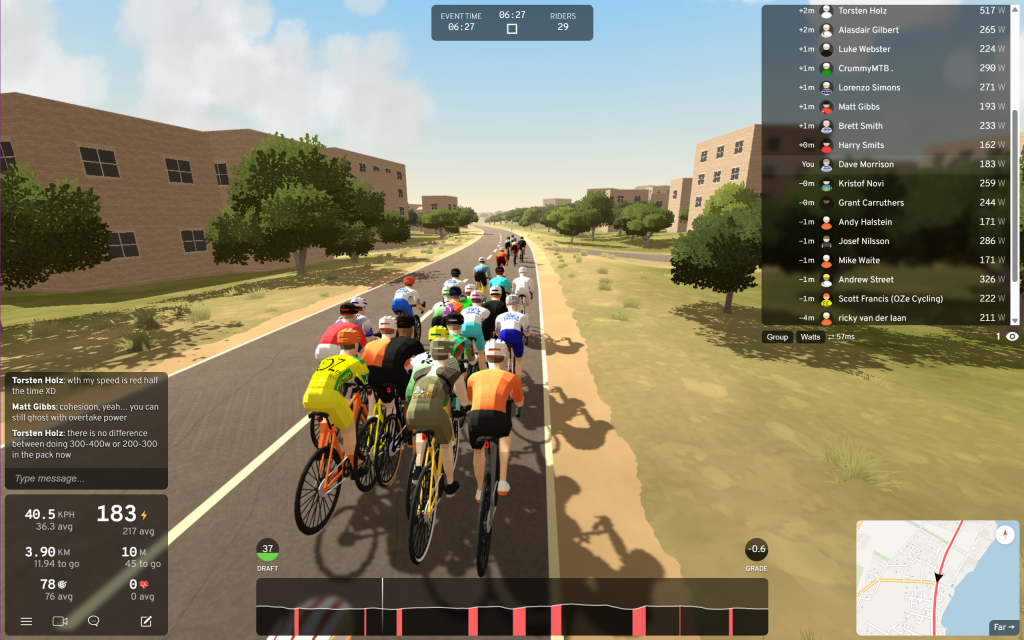Change the minimap Far zoom button
Viewport: 1024px width, 640px height.
pyautogui.click(x=1003, y=627)
